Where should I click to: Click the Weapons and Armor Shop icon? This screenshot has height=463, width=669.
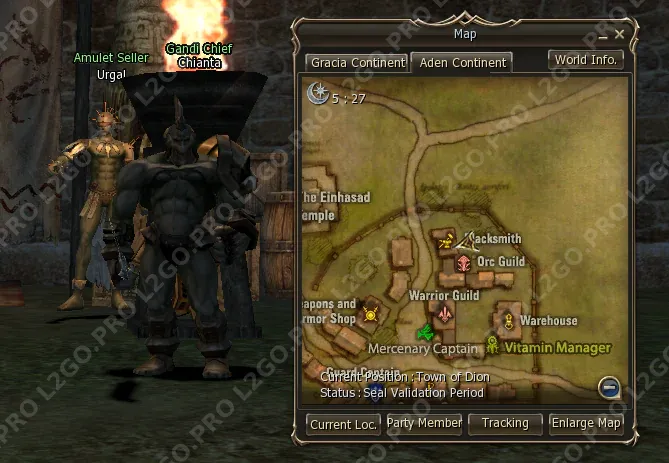pyautogui.click(x=371, y=315)
